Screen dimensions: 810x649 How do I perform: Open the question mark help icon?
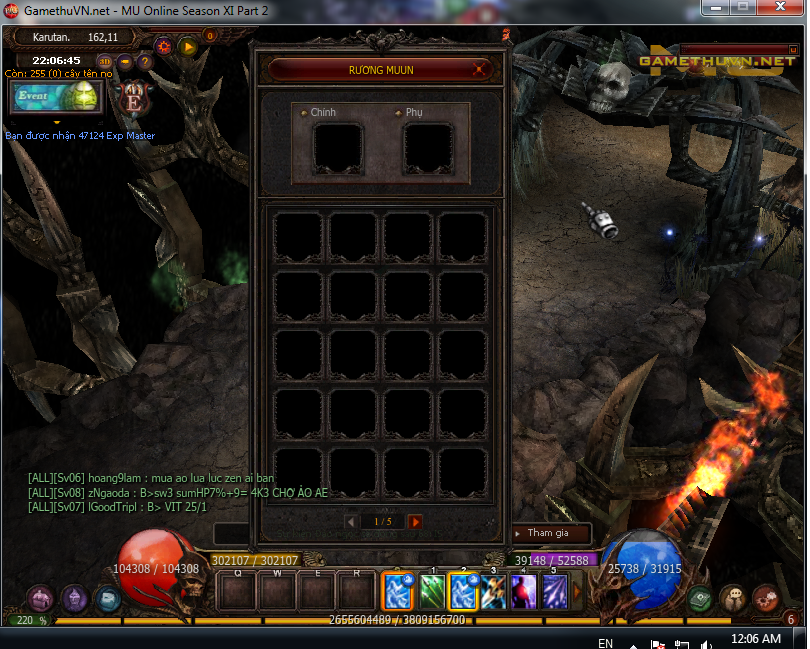coord(145,61)
